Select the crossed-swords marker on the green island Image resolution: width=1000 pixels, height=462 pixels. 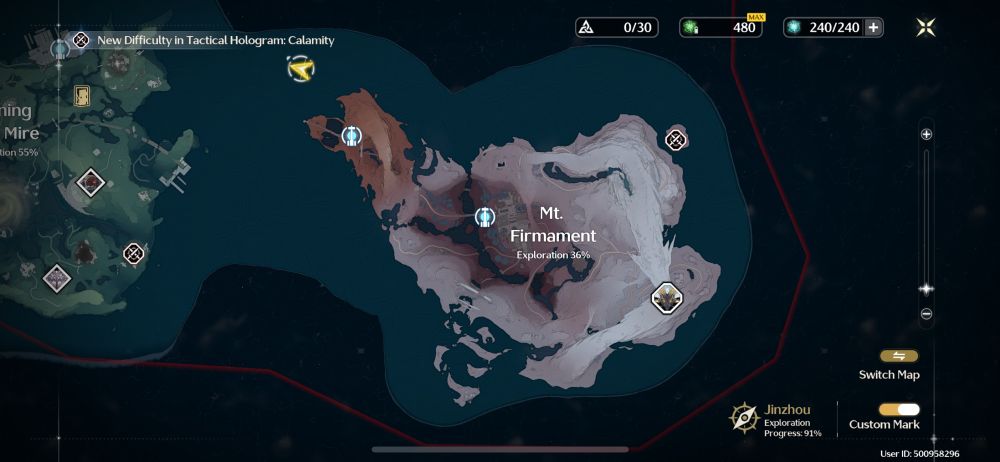tap(134, 253)
